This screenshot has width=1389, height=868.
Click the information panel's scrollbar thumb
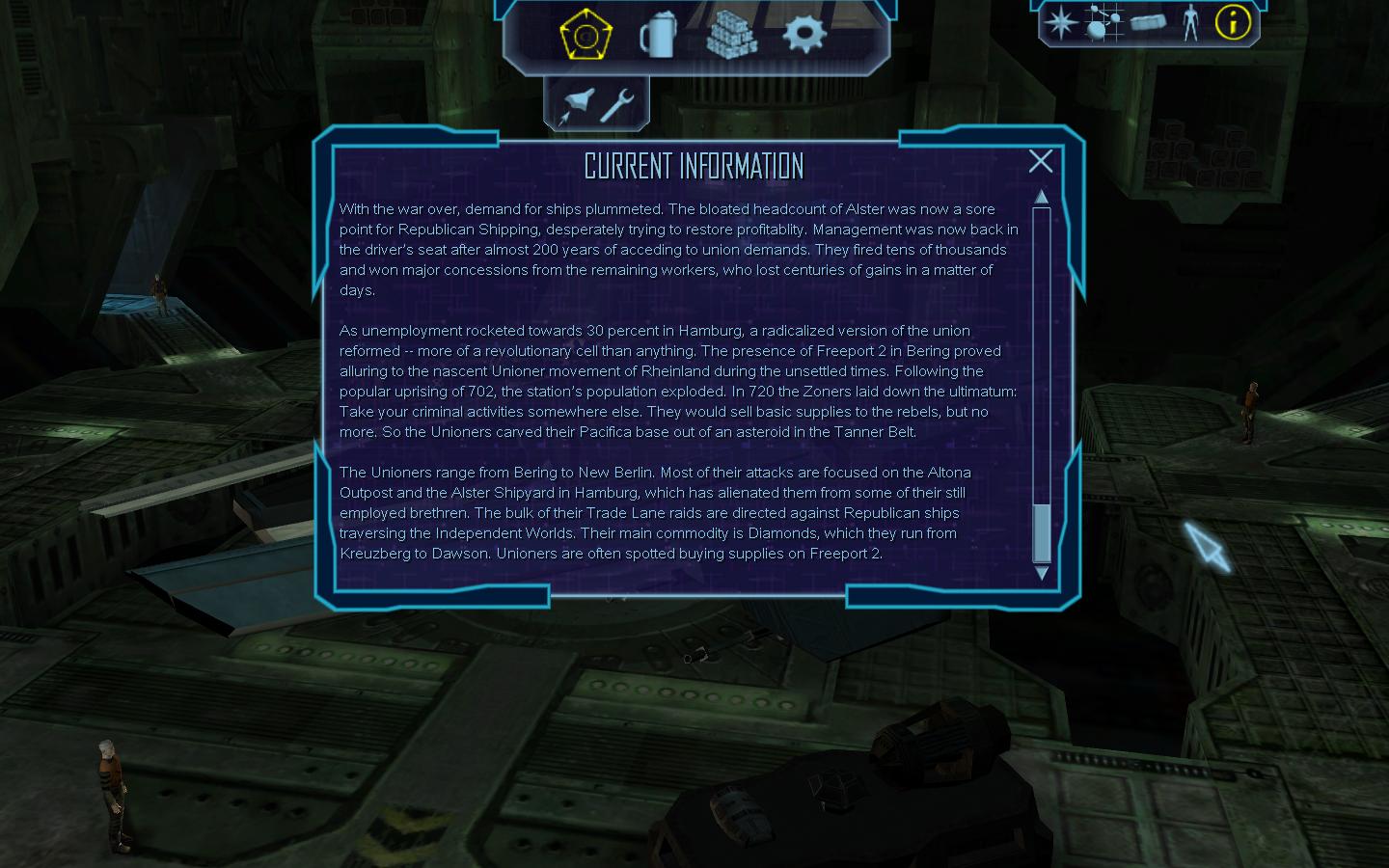[1041, 531]
